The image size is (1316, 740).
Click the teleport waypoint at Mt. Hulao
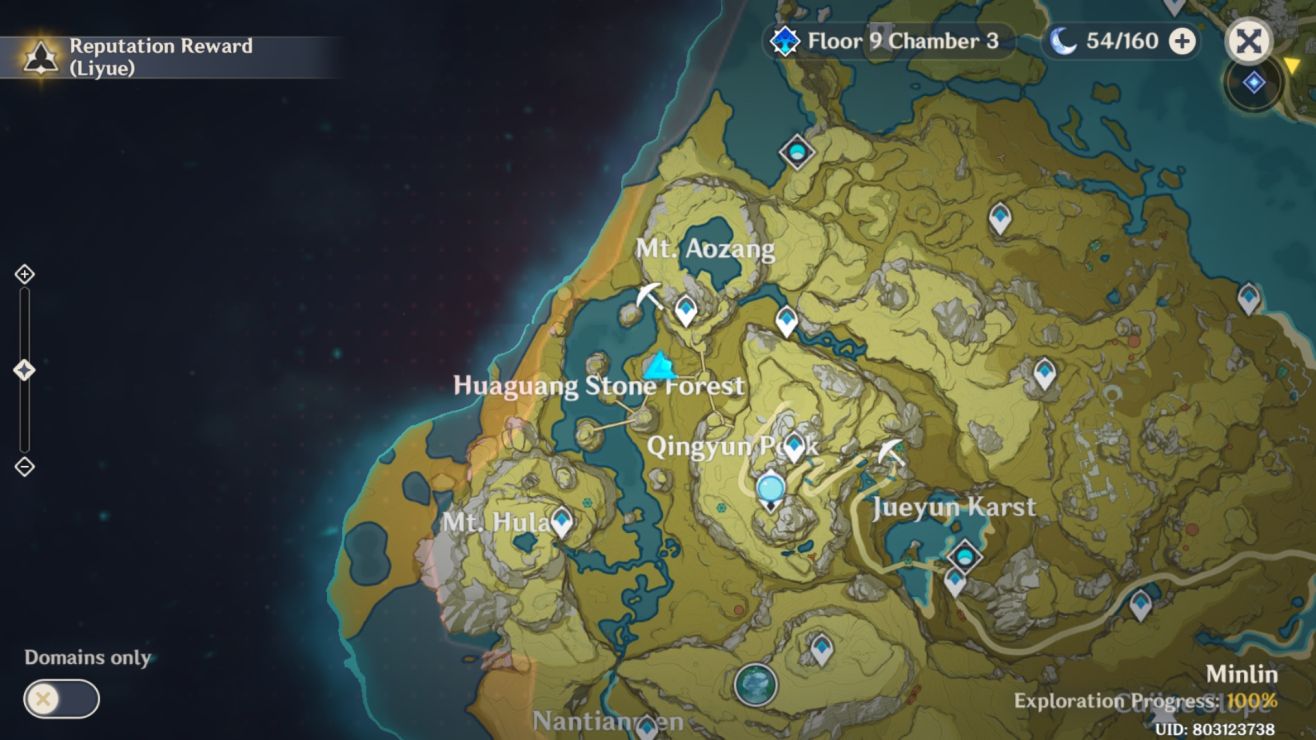561,520
